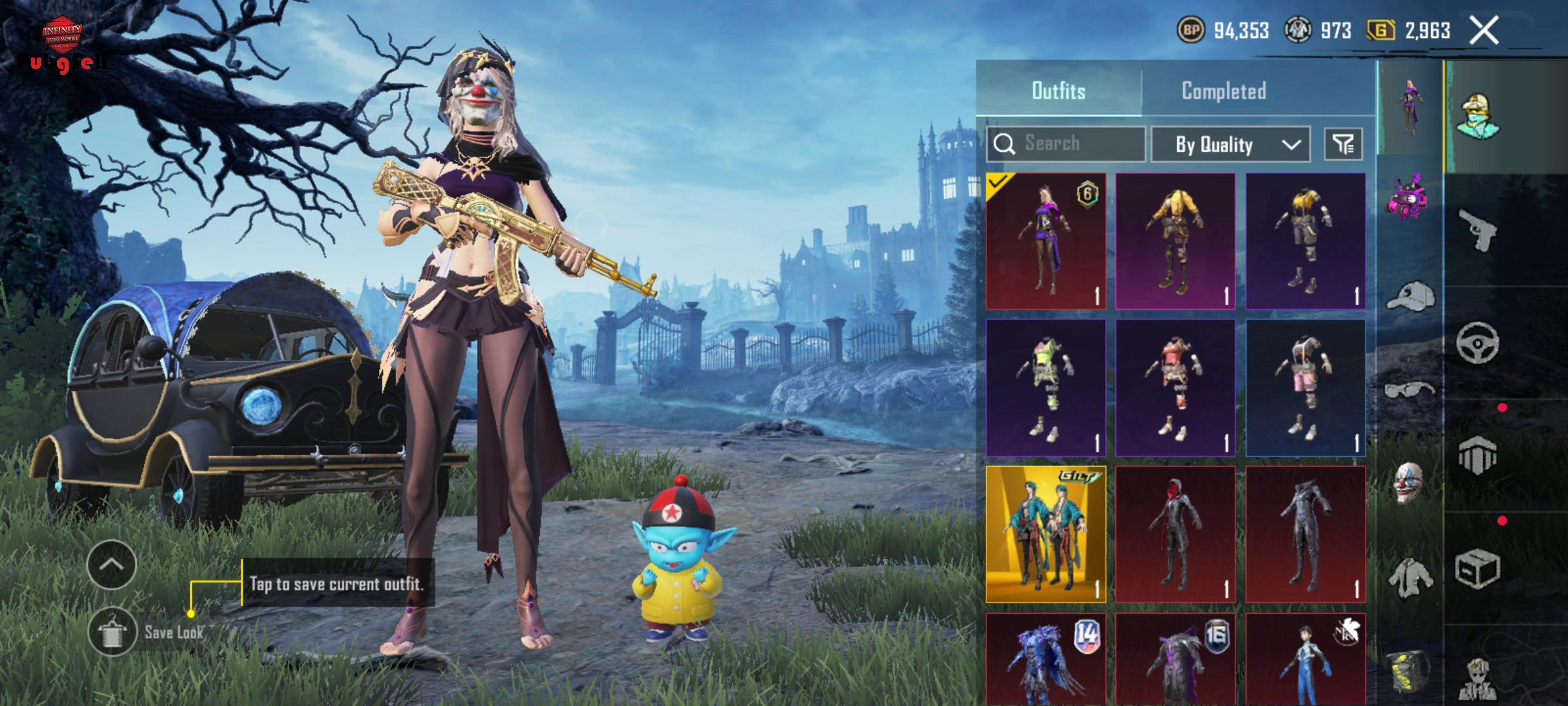Viewport: 1568px width, 706px height.
Task: Select the neon green top outfit
Action: (x=1045, y=388)
